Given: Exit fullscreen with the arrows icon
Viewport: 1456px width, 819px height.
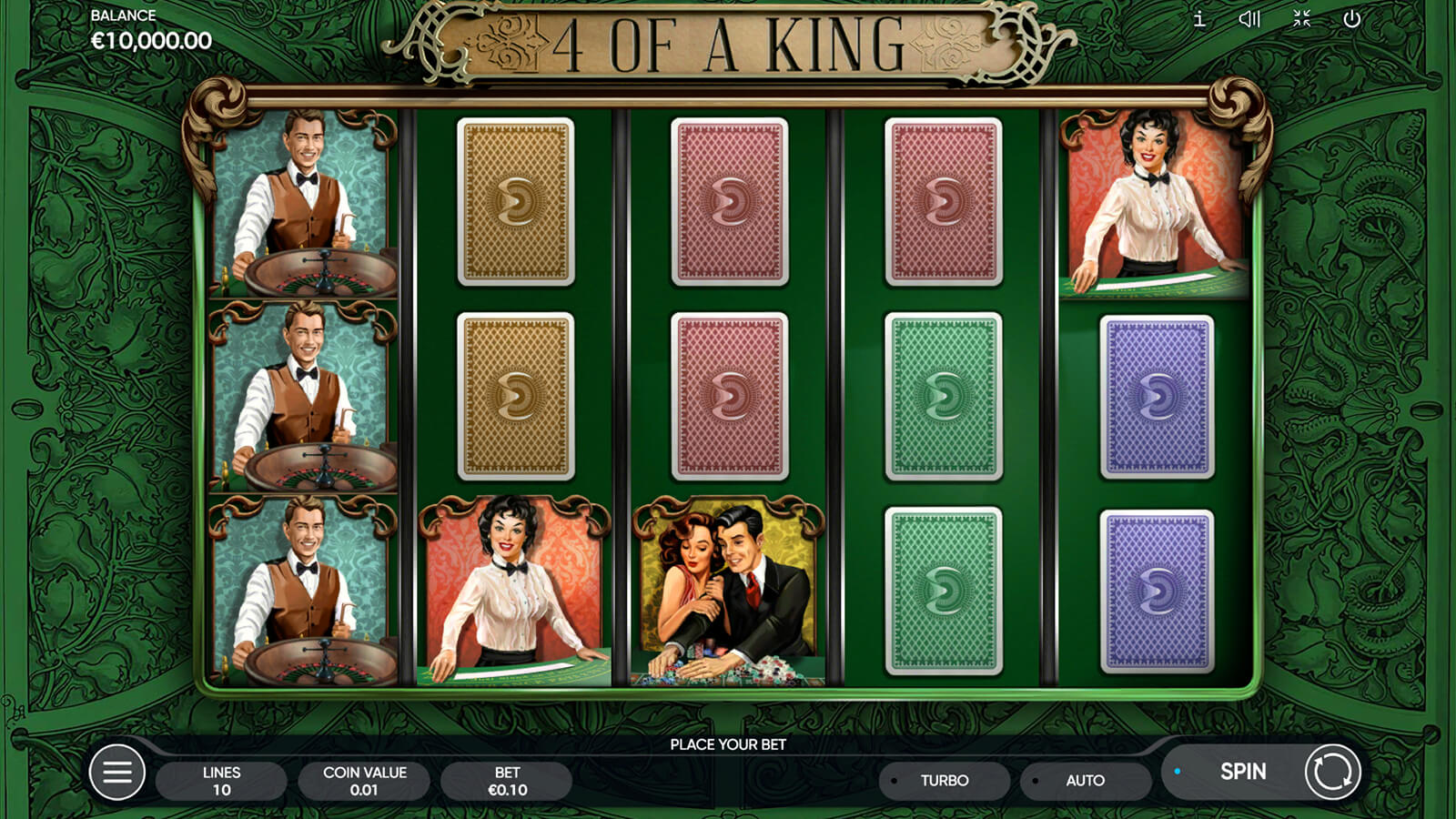Looking at the screenshot, I should click(x=1301, y=19).
